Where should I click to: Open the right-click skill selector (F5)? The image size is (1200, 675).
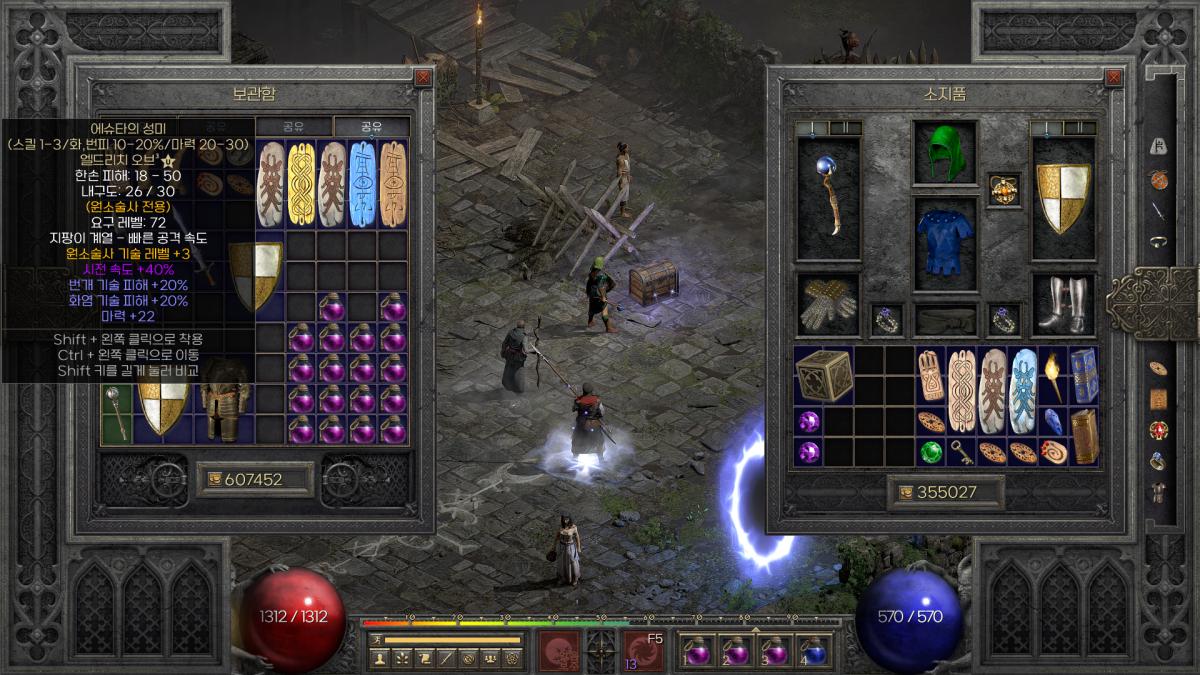click(644, 651)
